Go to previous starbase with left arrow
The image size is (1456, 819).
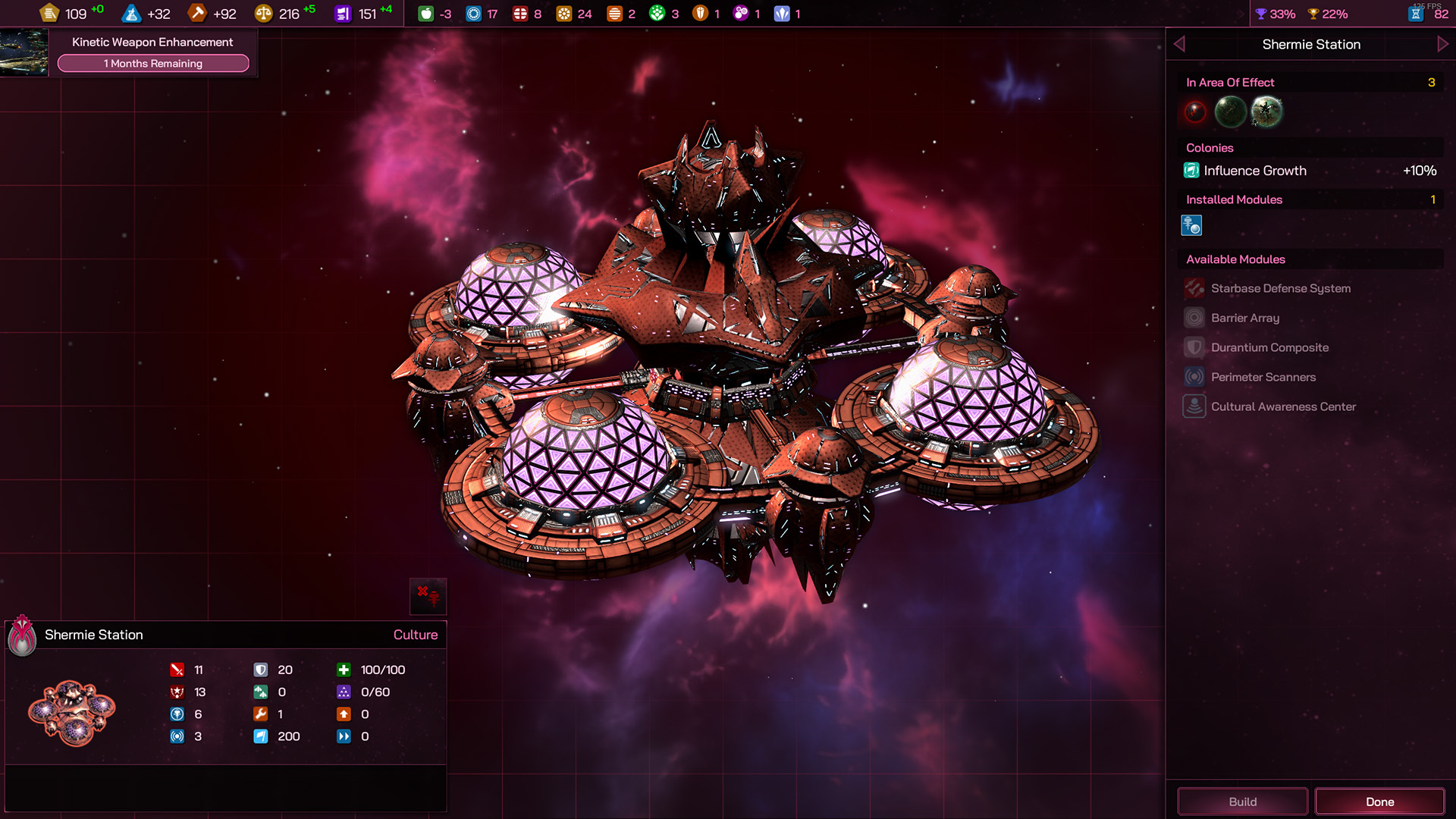[x=1179, y=44]
